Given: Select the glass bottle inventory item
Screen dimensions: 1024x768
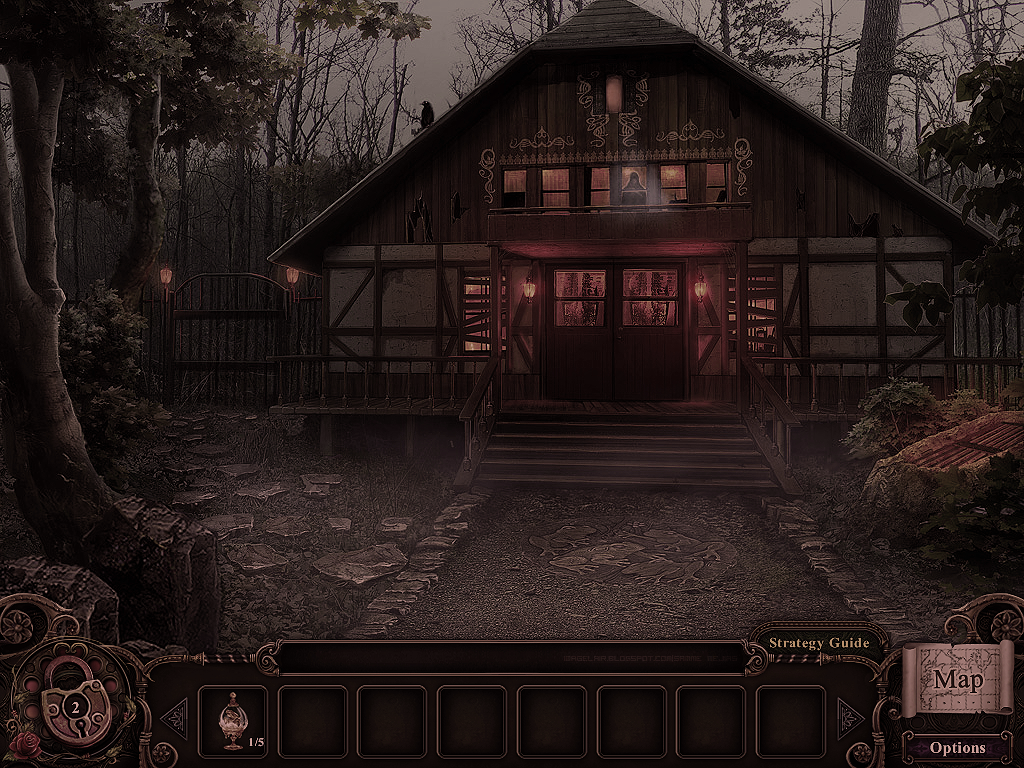Looking at the screenshot, I should 233,720.
